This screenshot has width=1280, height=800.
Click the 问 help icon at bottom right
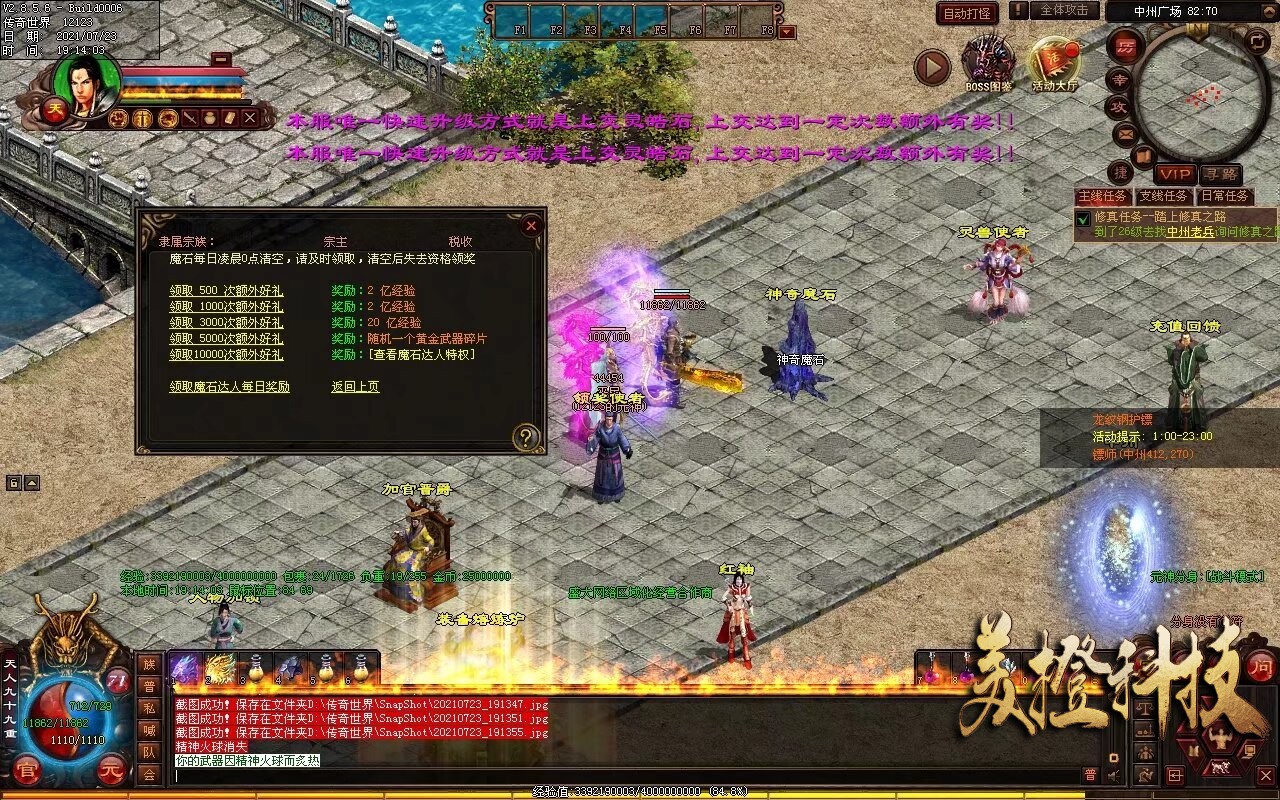pyautogui.click(x=1263, y=664)
